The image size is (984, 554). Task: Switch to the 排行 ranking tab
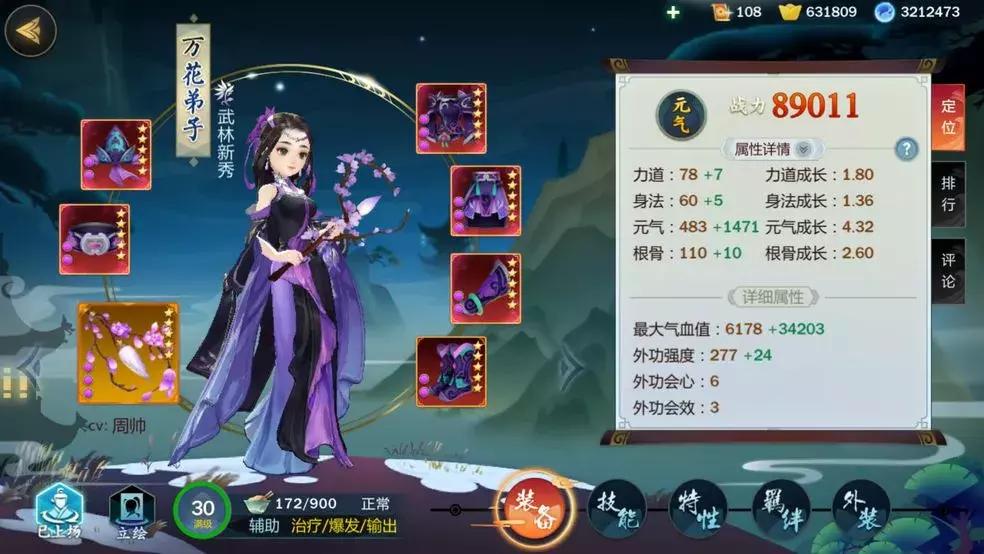click(x=949, y=194)
